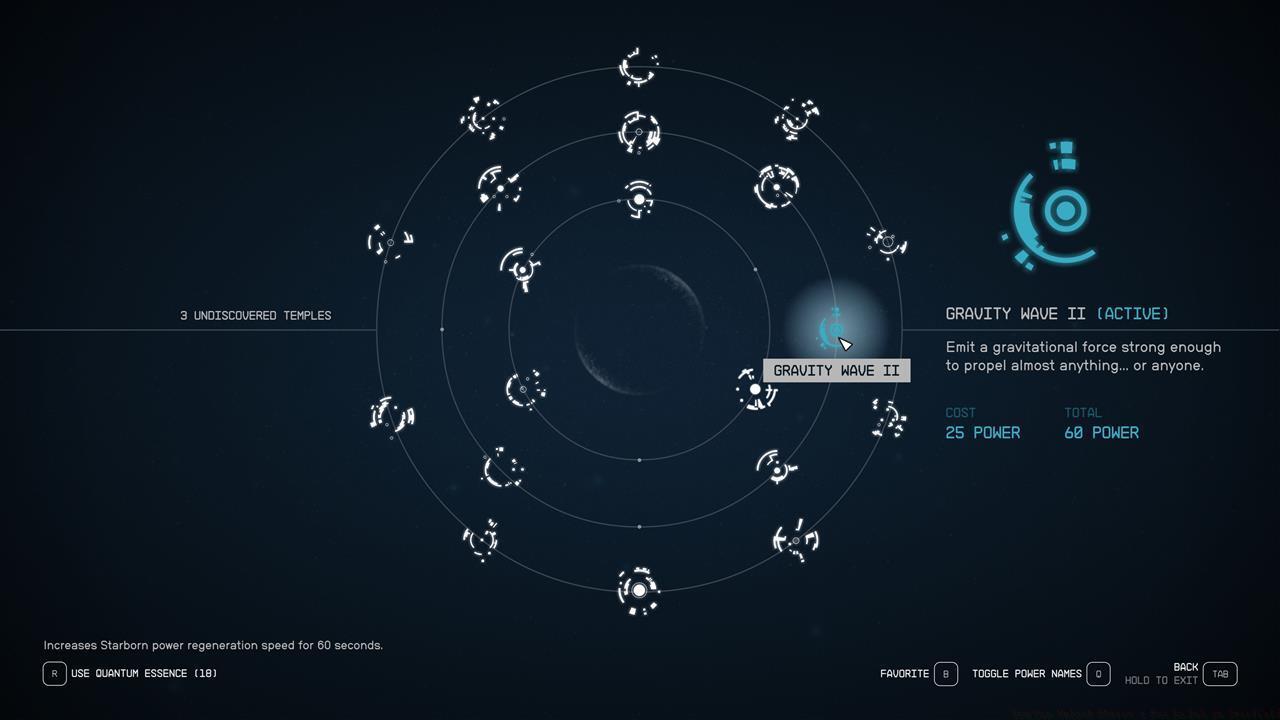
Task: Click the Back Hold to Exit control
Action: [1219, 673]
